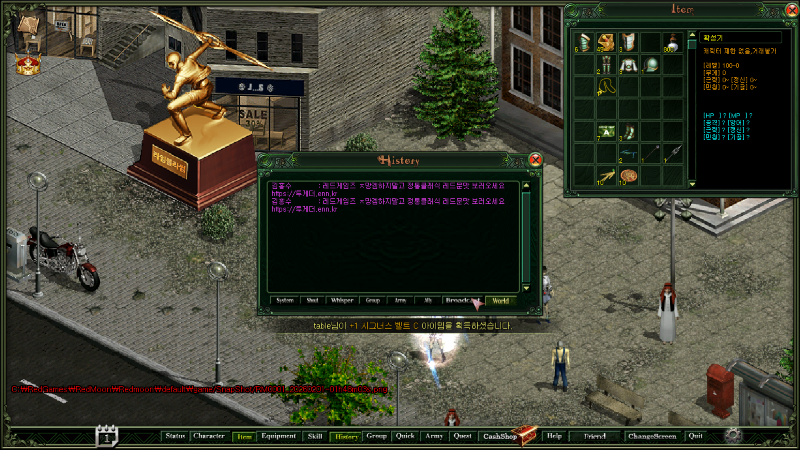Show the Army chat tab

(x=400, y=300)
